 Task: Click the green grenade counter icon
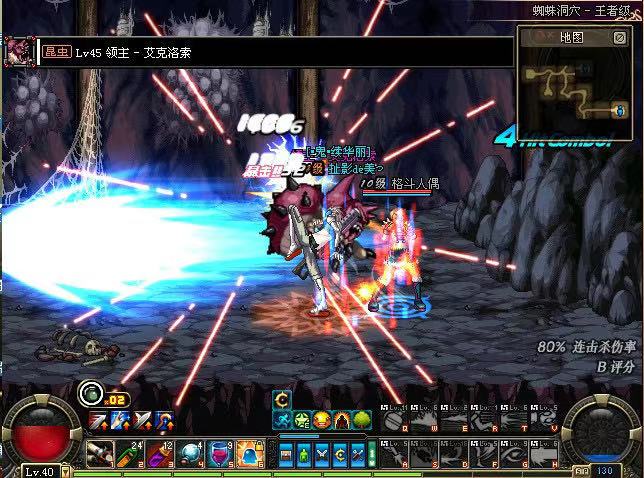point(90,392)
